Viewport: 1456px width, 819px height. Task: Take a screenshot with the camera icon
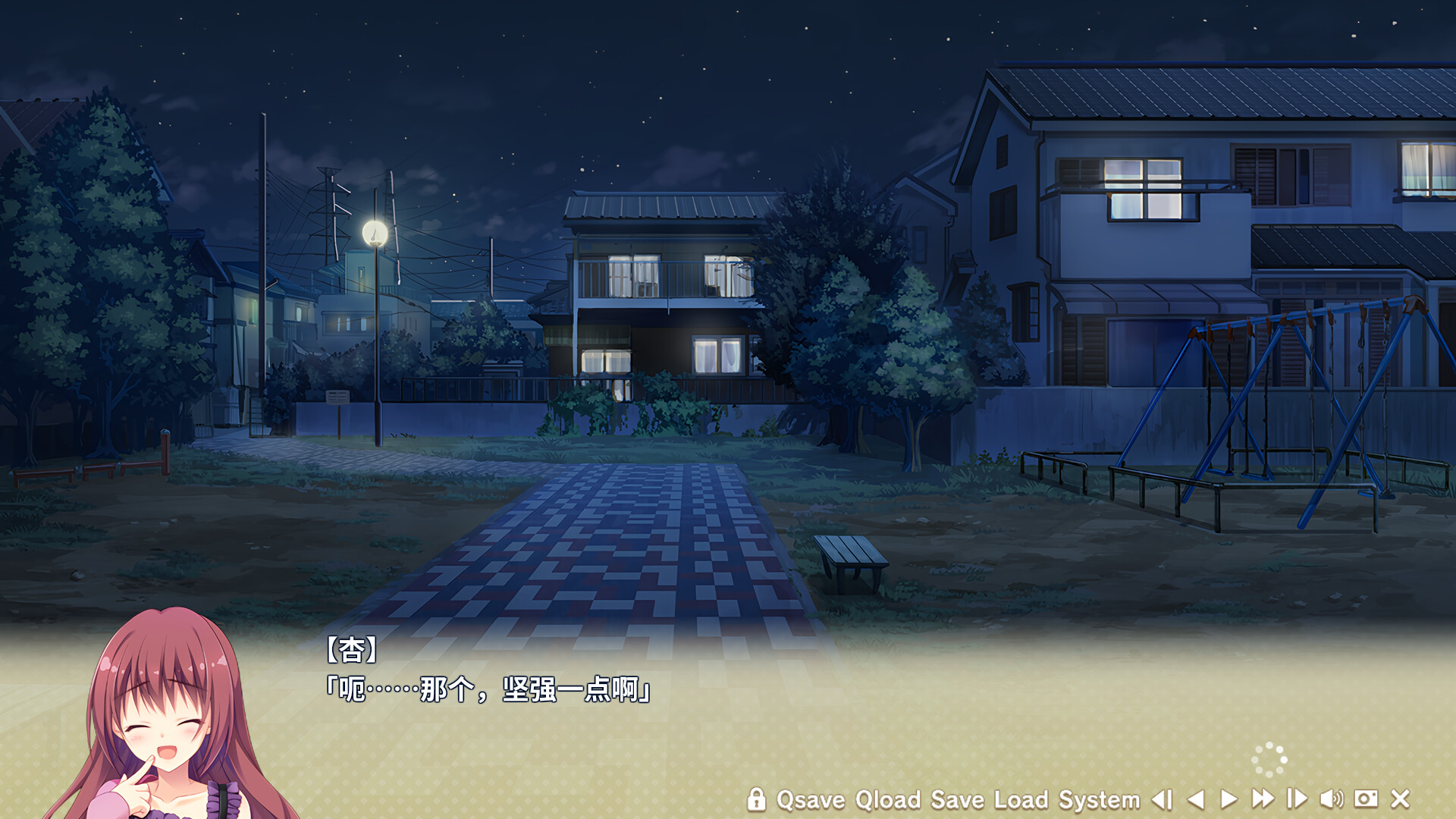[1366, 799]
